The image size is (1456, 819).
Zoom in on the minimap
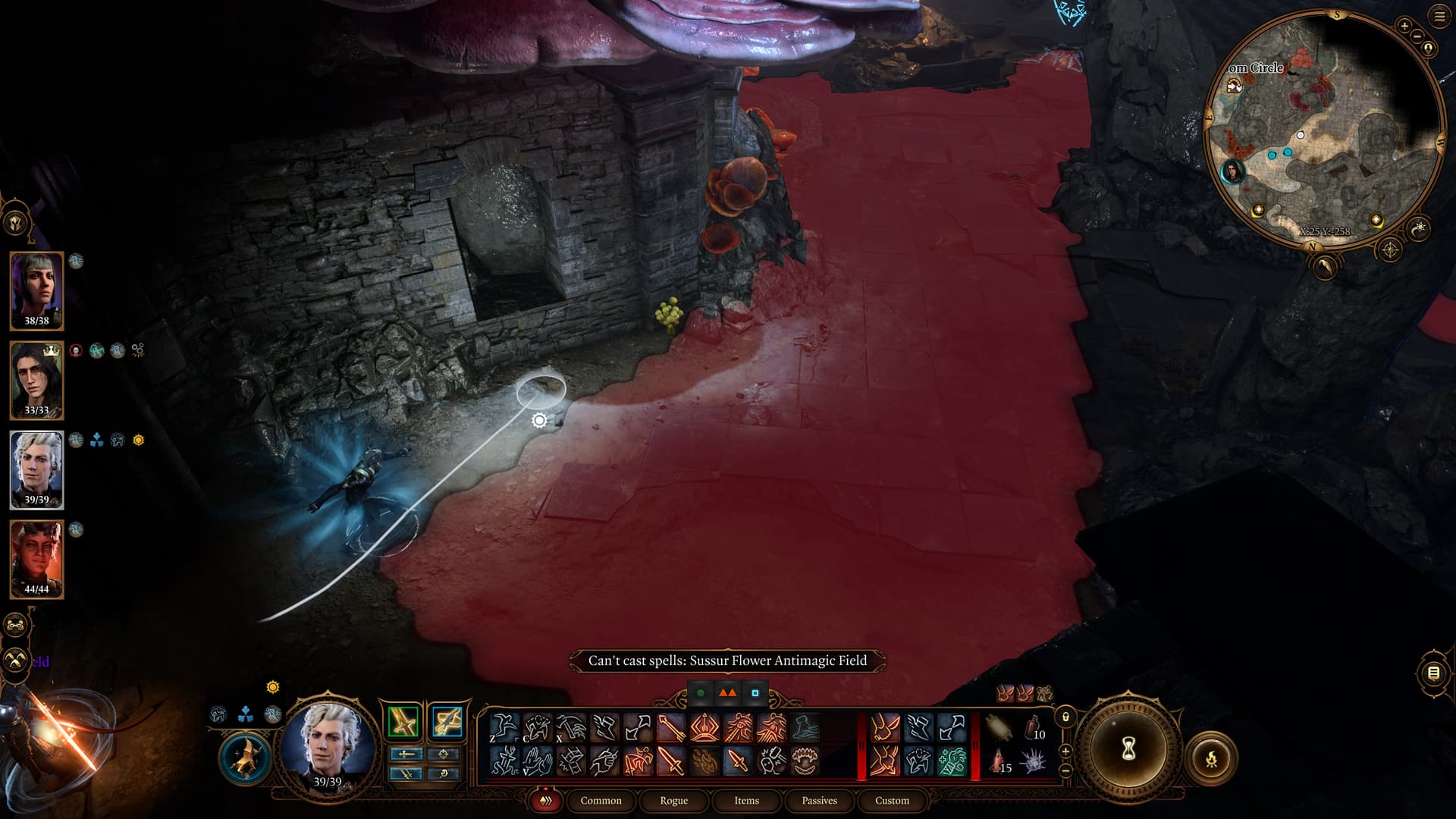click(x=1404, y=26)
